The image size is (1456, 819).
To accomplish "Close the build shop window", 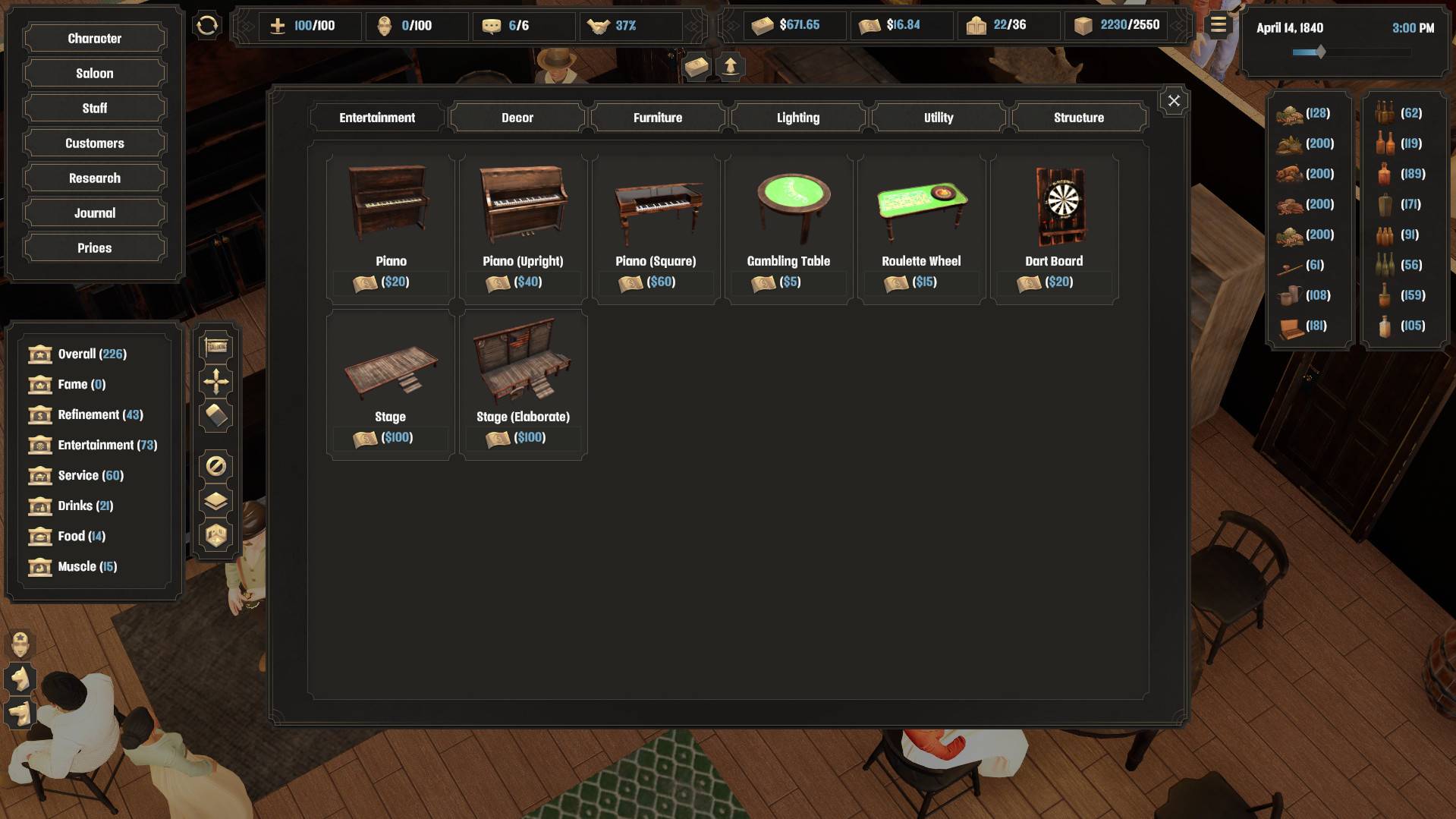I will tap(1173, 101).
